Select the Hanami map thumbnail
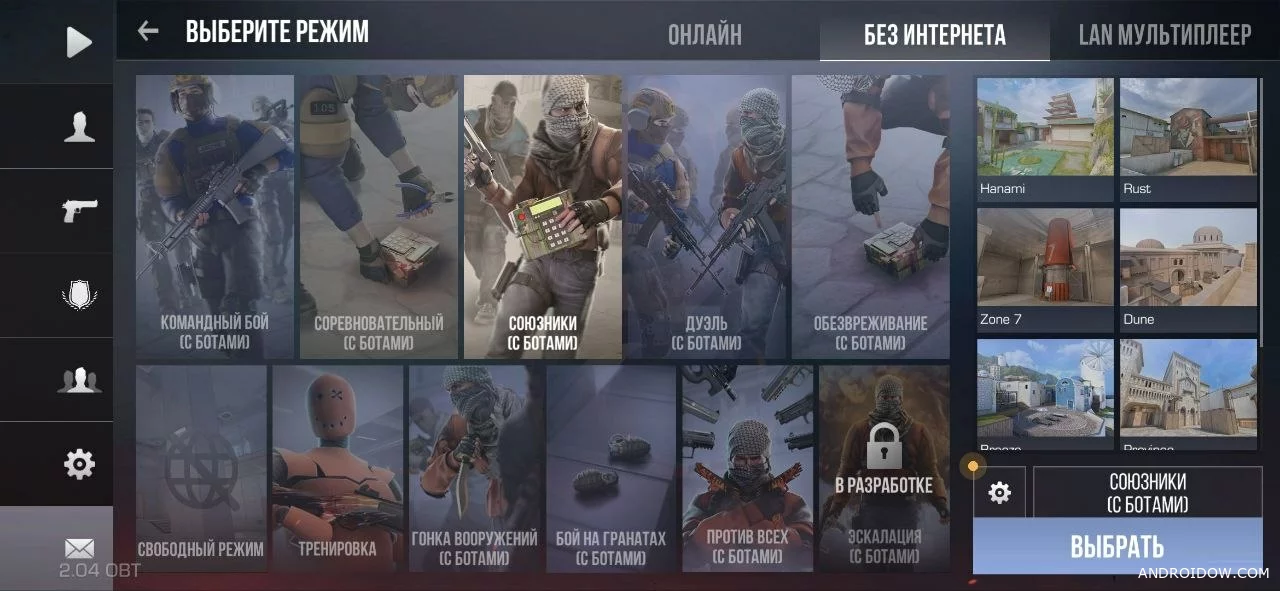Viewport: 1280px width, 591px height. coord(1045,138)
